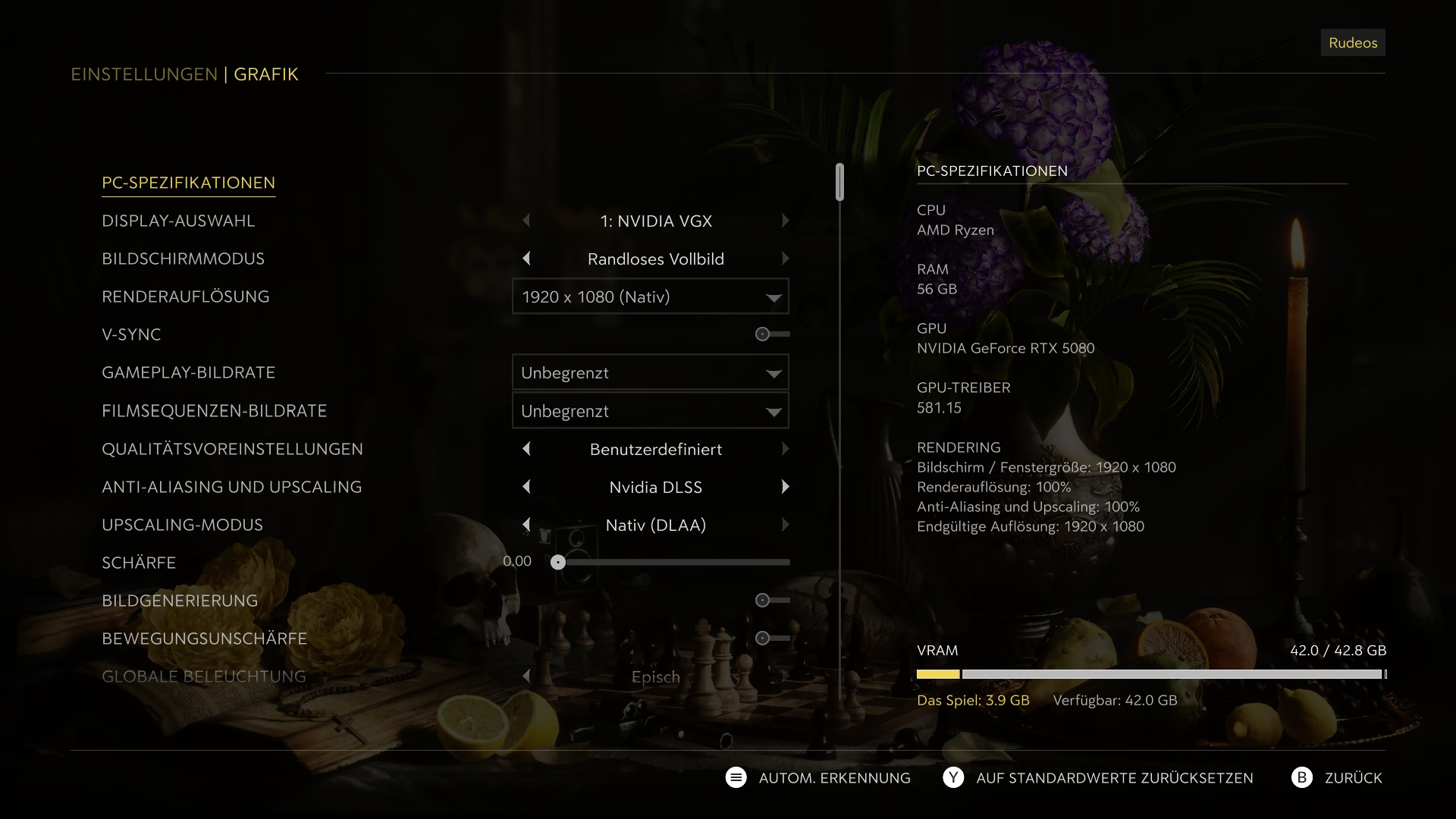Advance Qualitätsvoreinstellungen with right arrow
Image resolution: width=1456 pixels, height=819 pixels.
(x=786, y=448)
